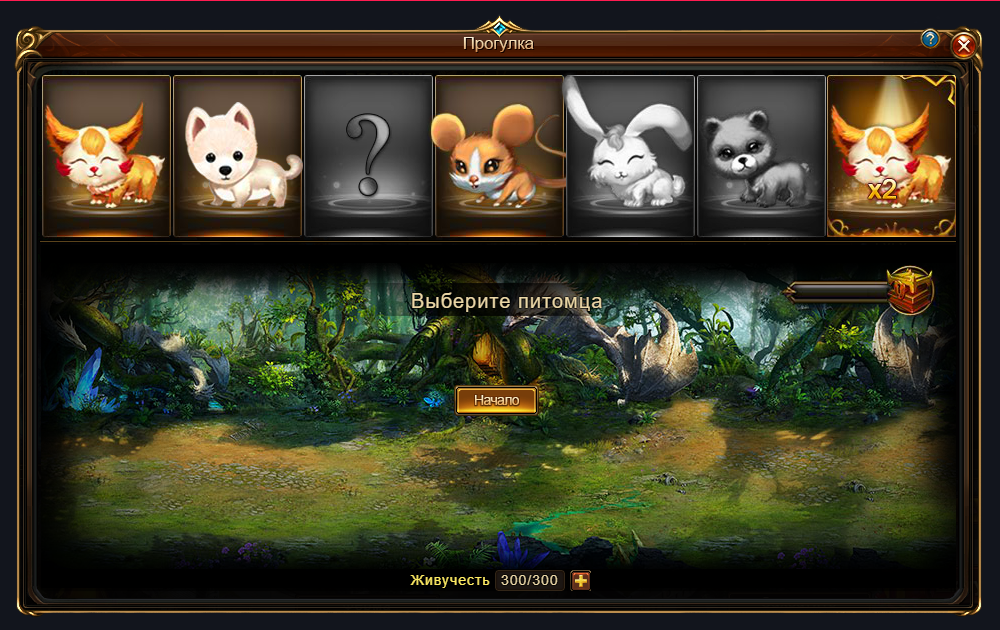1000x630 pixels.
Task: Select the orange fox card without x2 badge
Action: (106, 156)
